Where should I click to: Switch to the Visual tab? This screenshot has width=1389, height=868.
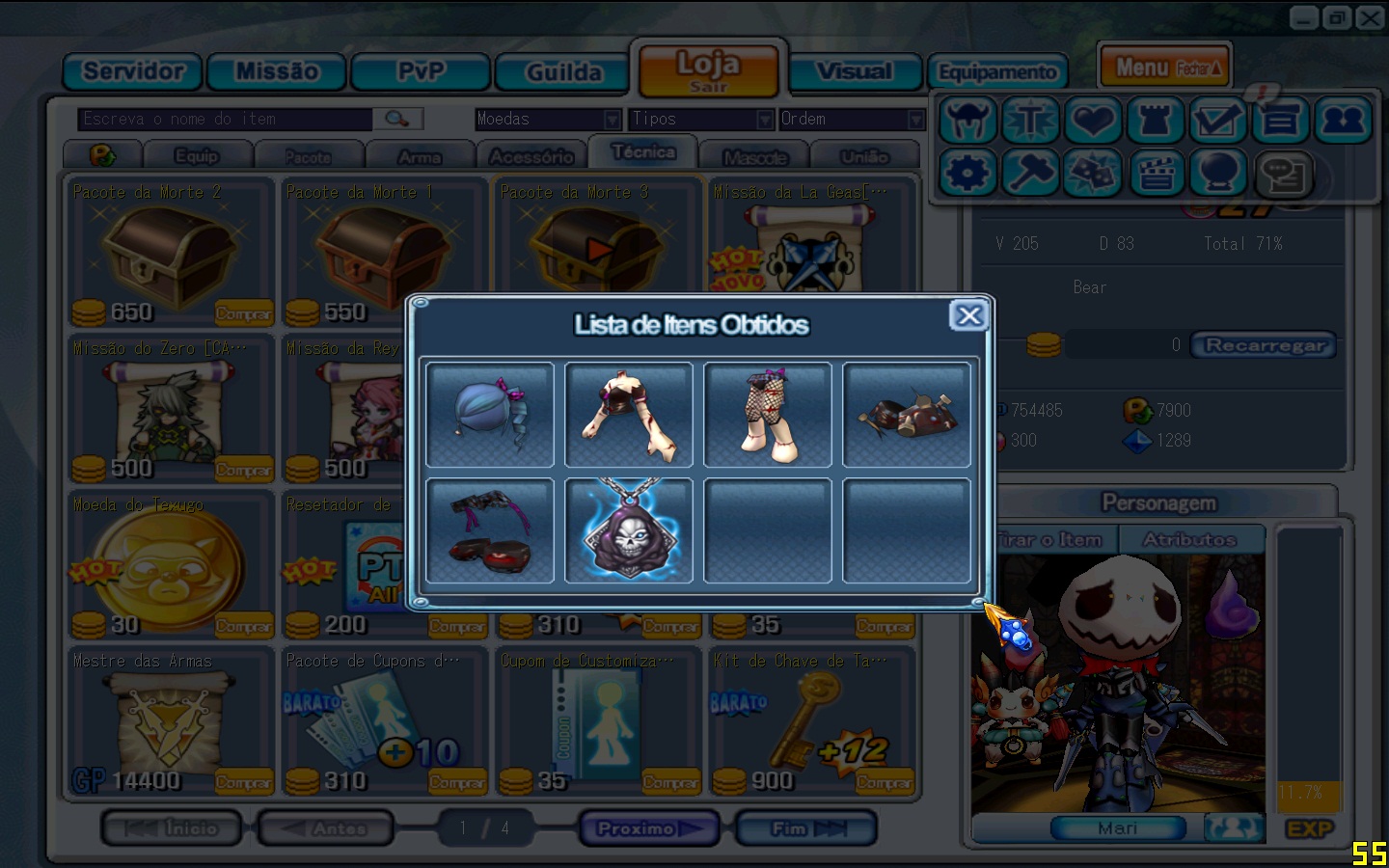pos(854,72)
